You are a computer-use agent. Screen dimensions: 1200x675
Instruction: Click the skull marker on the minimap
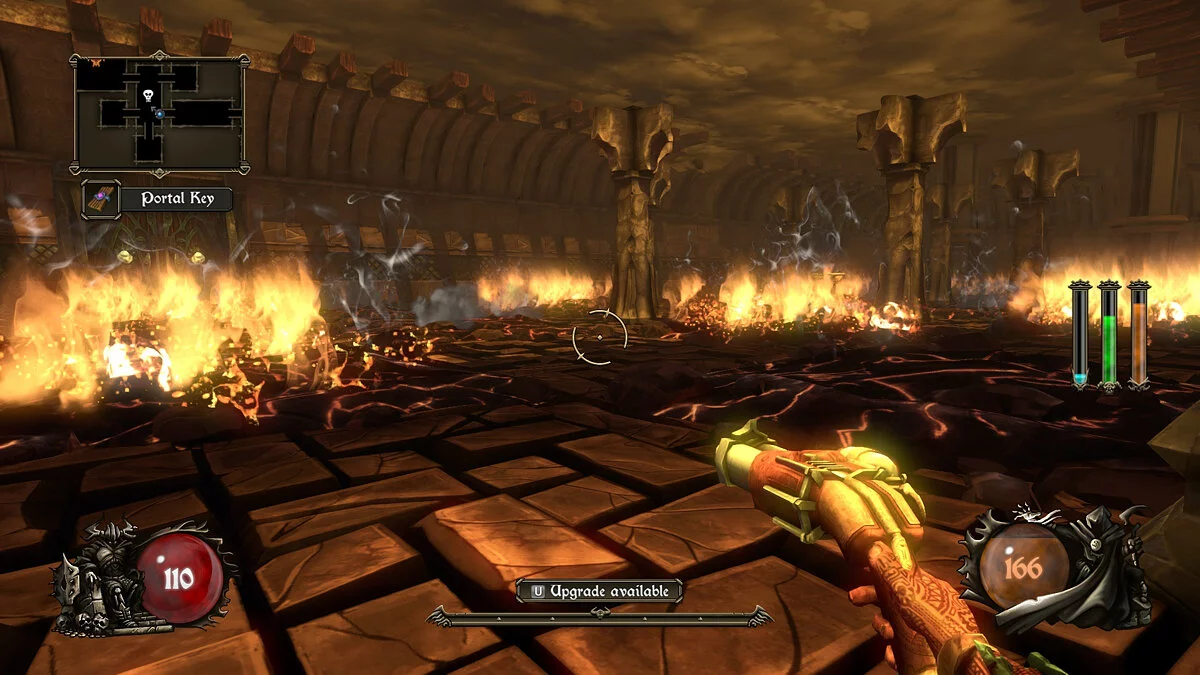pos(149,96)
